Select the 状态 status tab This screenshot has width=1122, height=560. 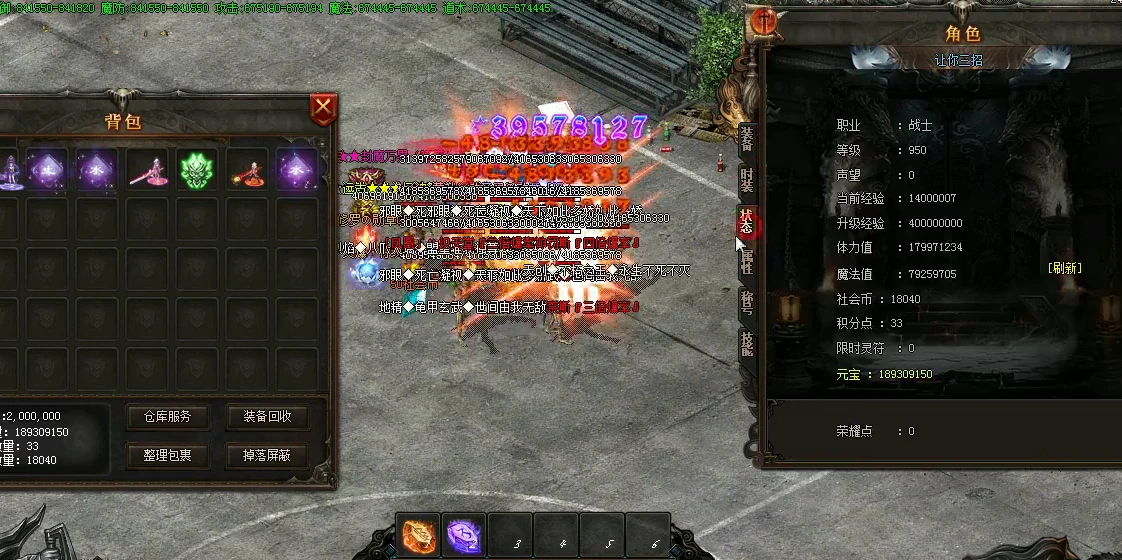[747, 222]
